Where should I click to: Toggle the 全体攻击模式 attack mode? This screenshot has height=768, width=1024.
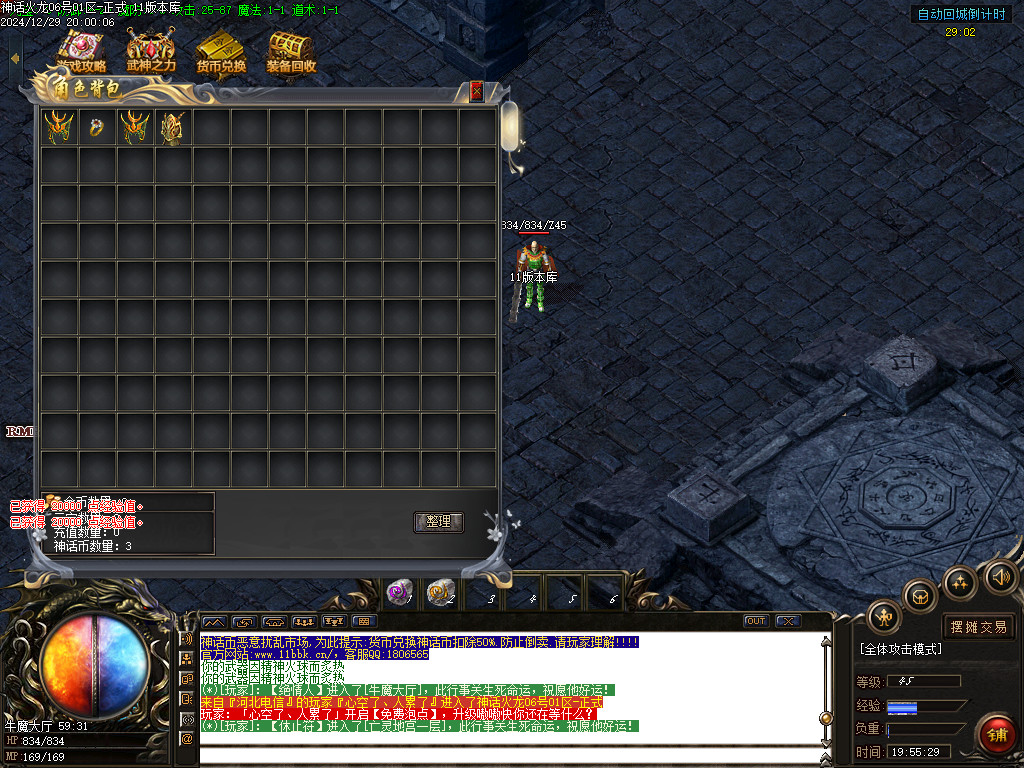(900, 649)
